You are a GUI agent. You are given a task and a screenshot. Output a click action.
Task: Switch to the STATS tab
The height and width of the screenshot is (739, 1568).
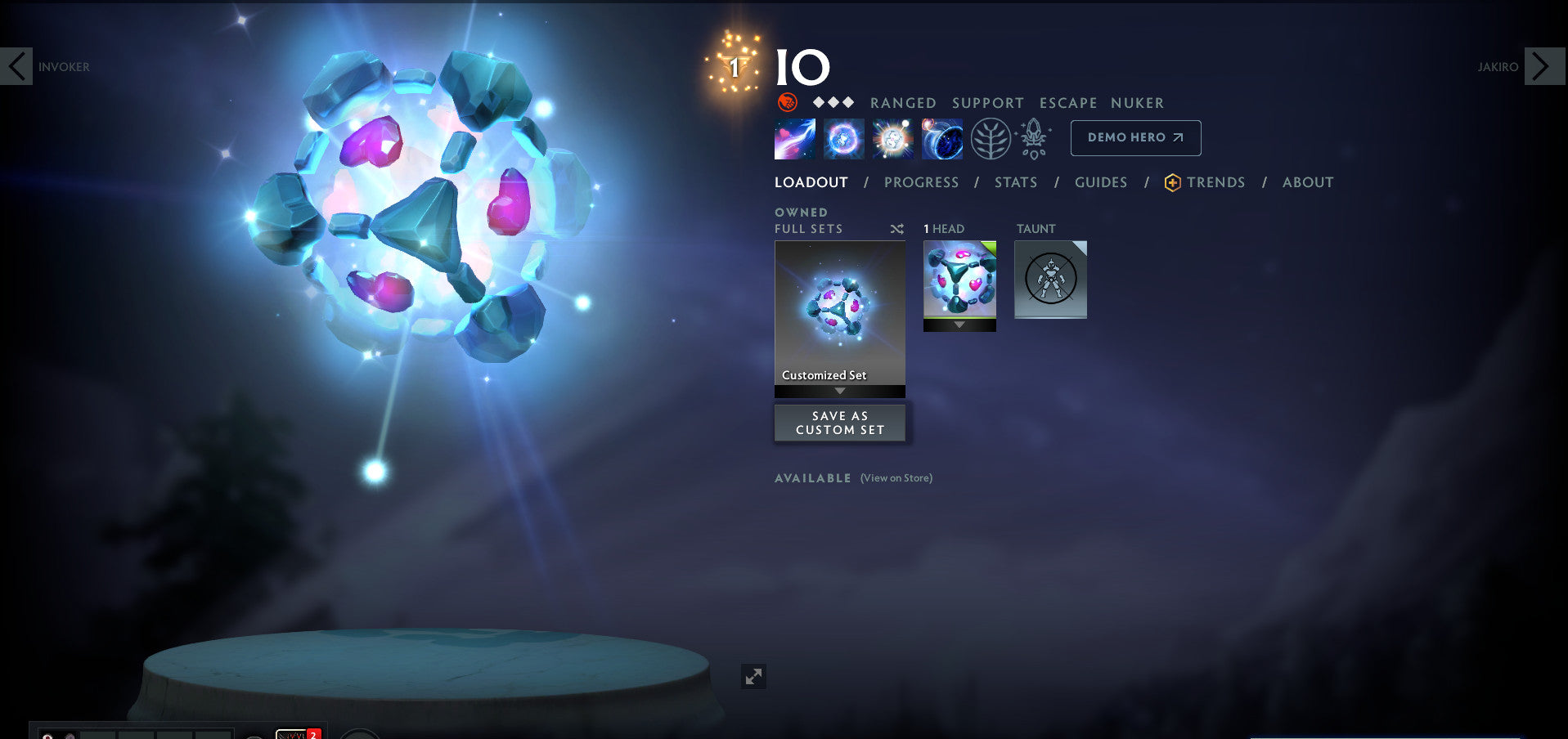coord(1015,182)
